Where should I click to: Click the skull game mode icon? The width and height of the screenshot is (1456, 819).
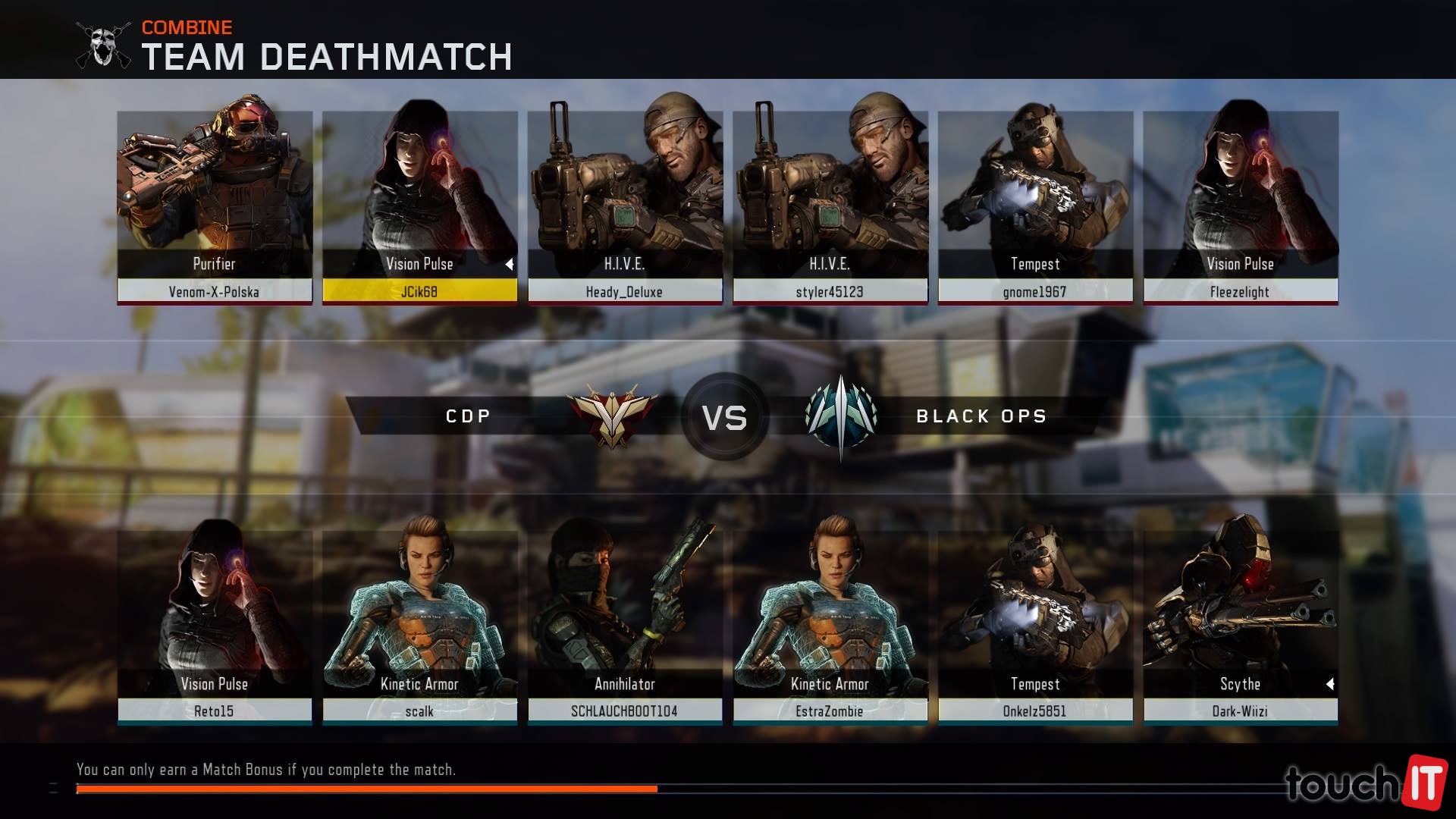pyautogui.click(x=104, y=45)
